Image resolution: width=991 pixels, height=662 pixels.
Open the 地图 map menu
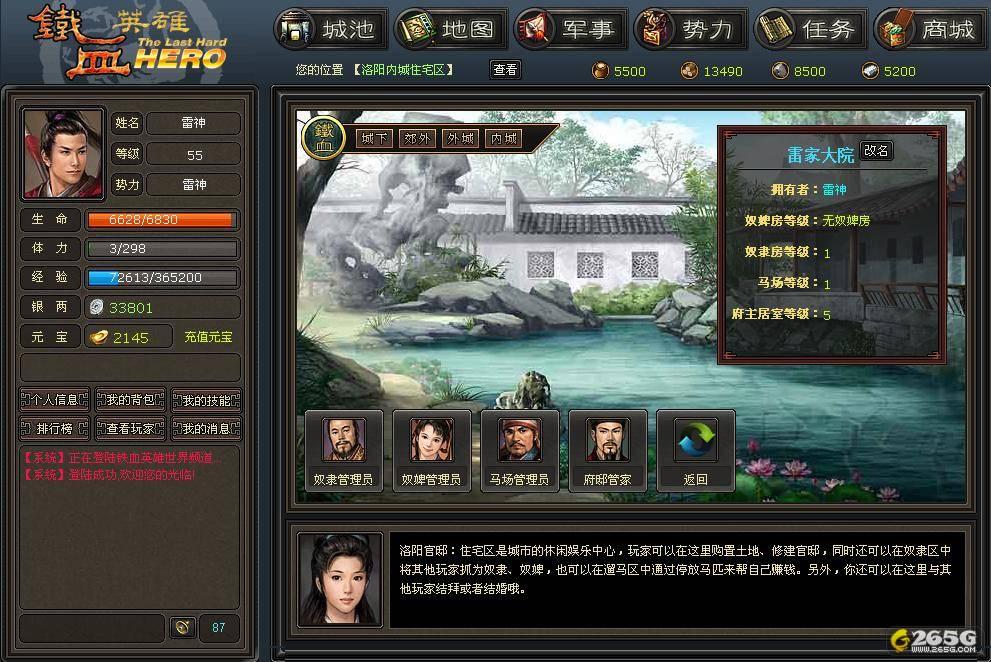(451, 30)
